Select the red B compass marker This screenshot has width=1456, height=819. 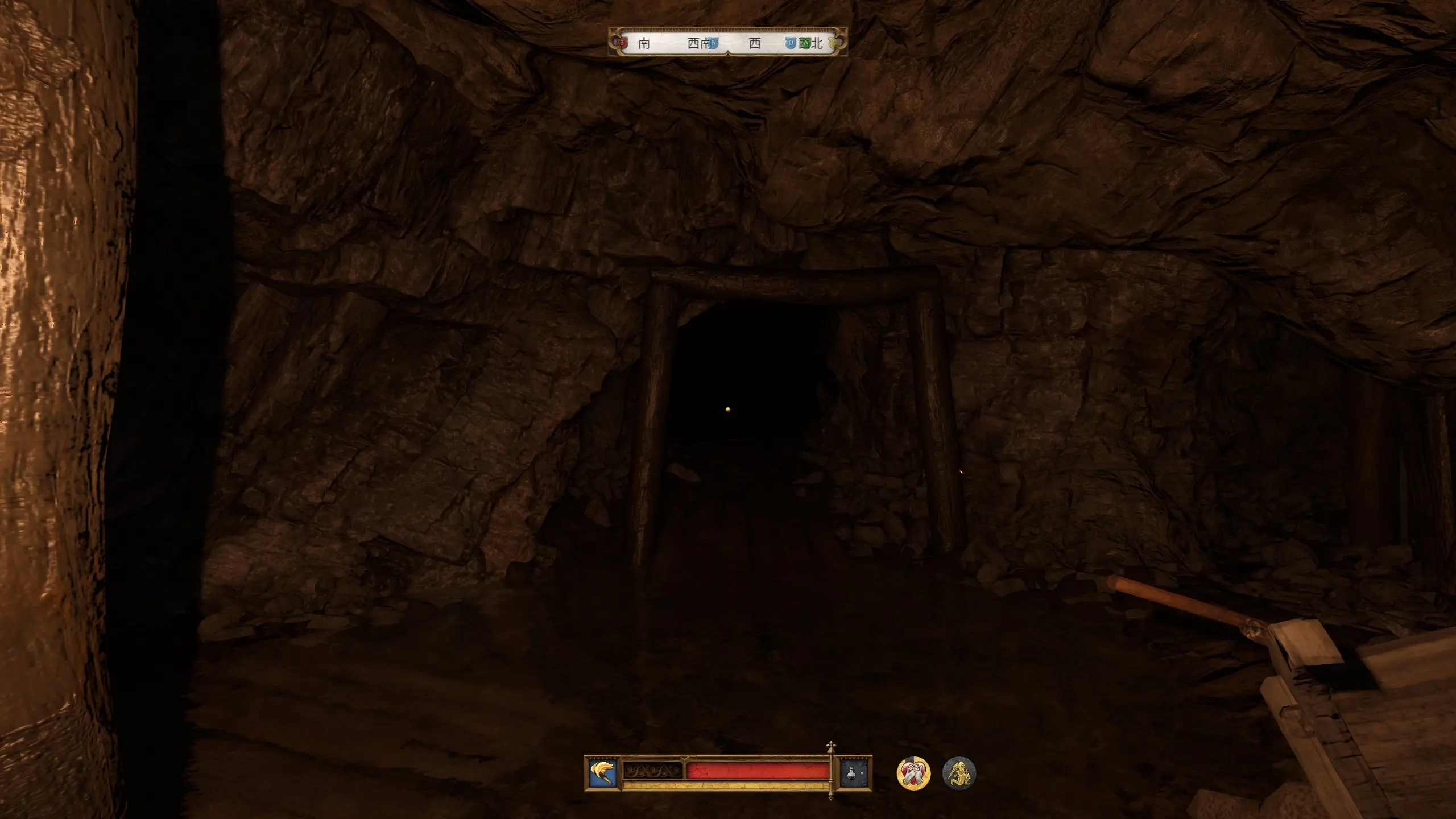point(622,43)
